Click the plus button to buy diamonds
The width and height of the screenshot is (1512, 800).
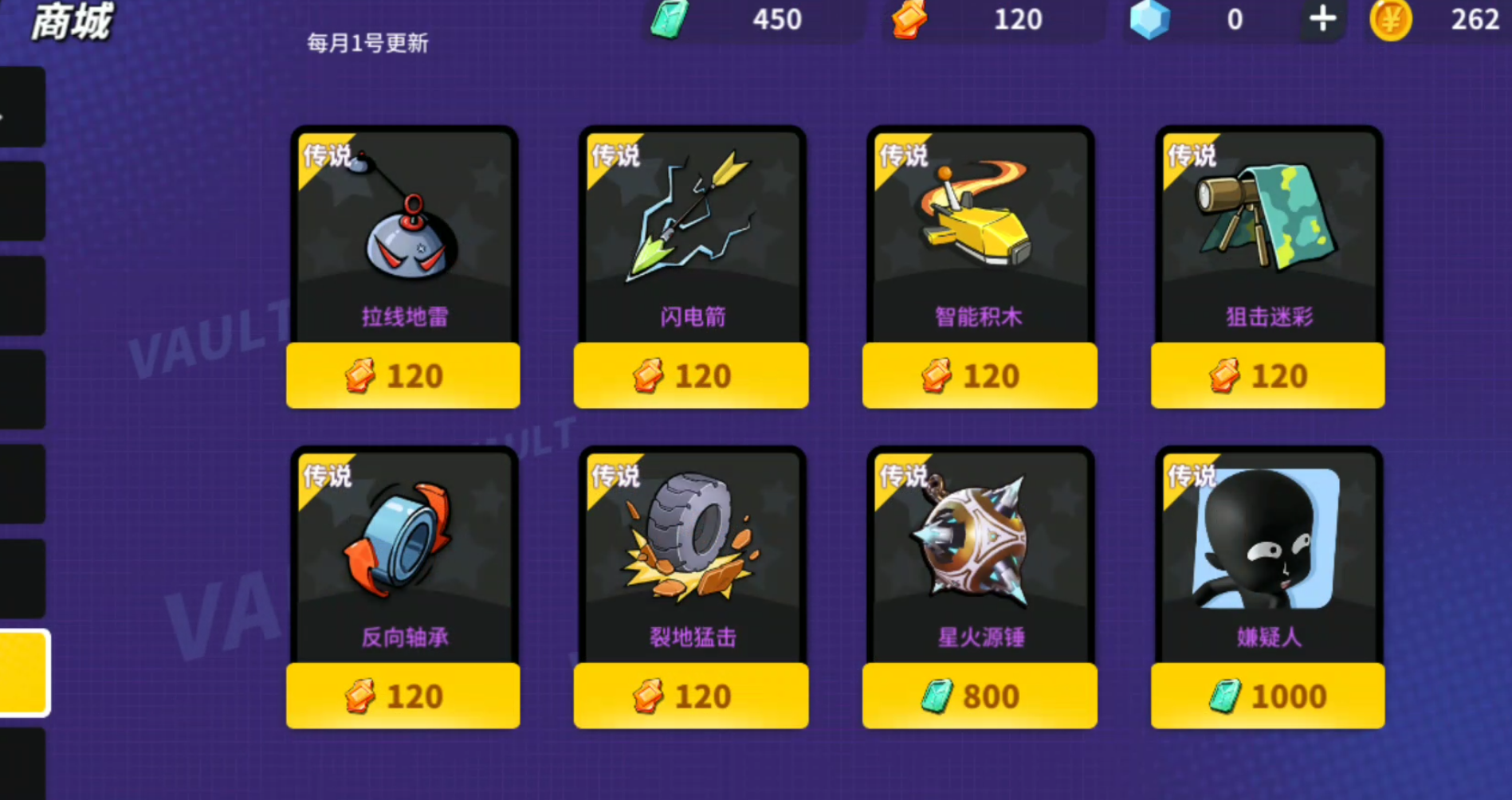pyautogui.click(x=1321, y=19)
